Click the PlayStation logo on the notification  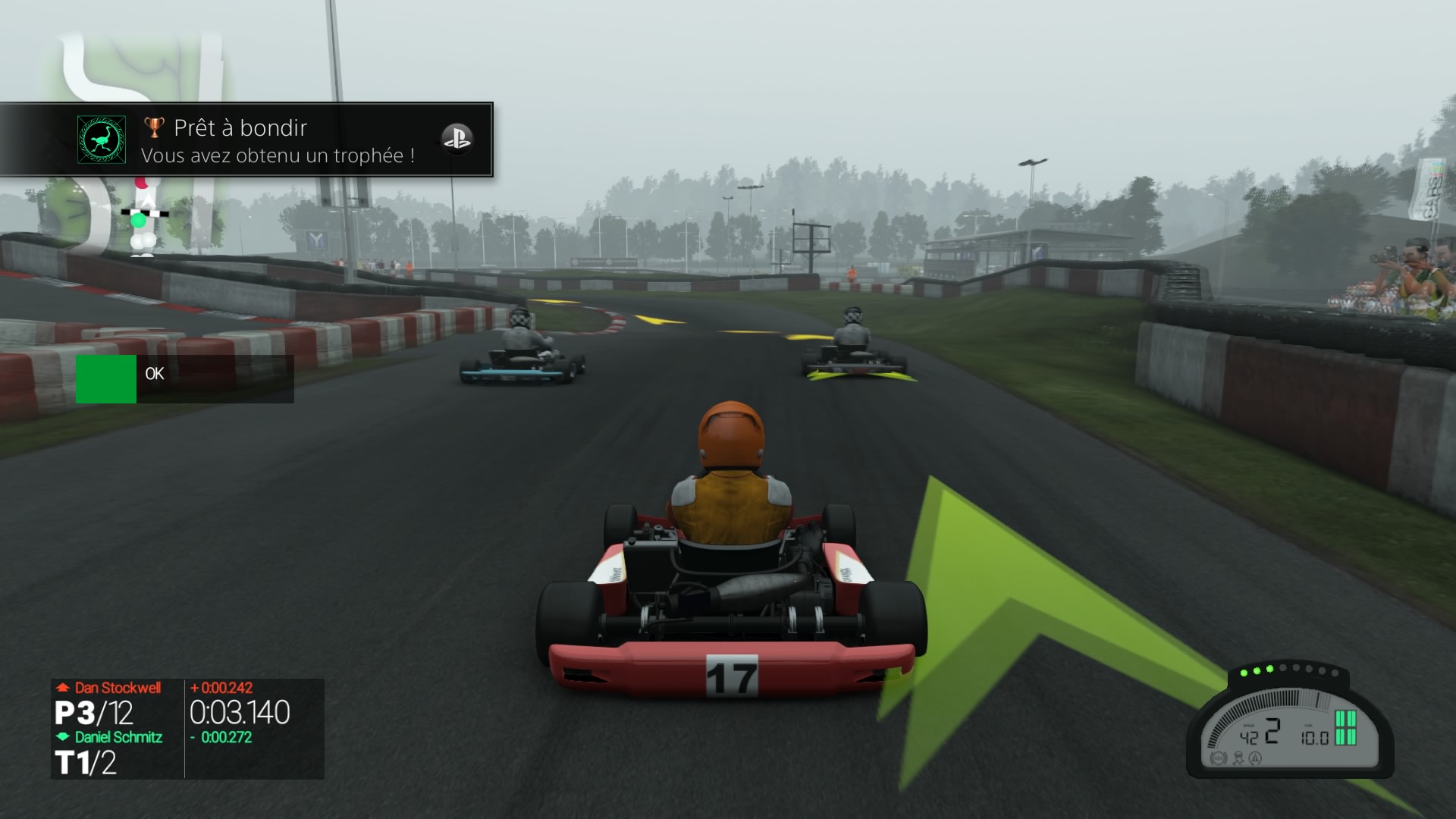click(457, 139)
